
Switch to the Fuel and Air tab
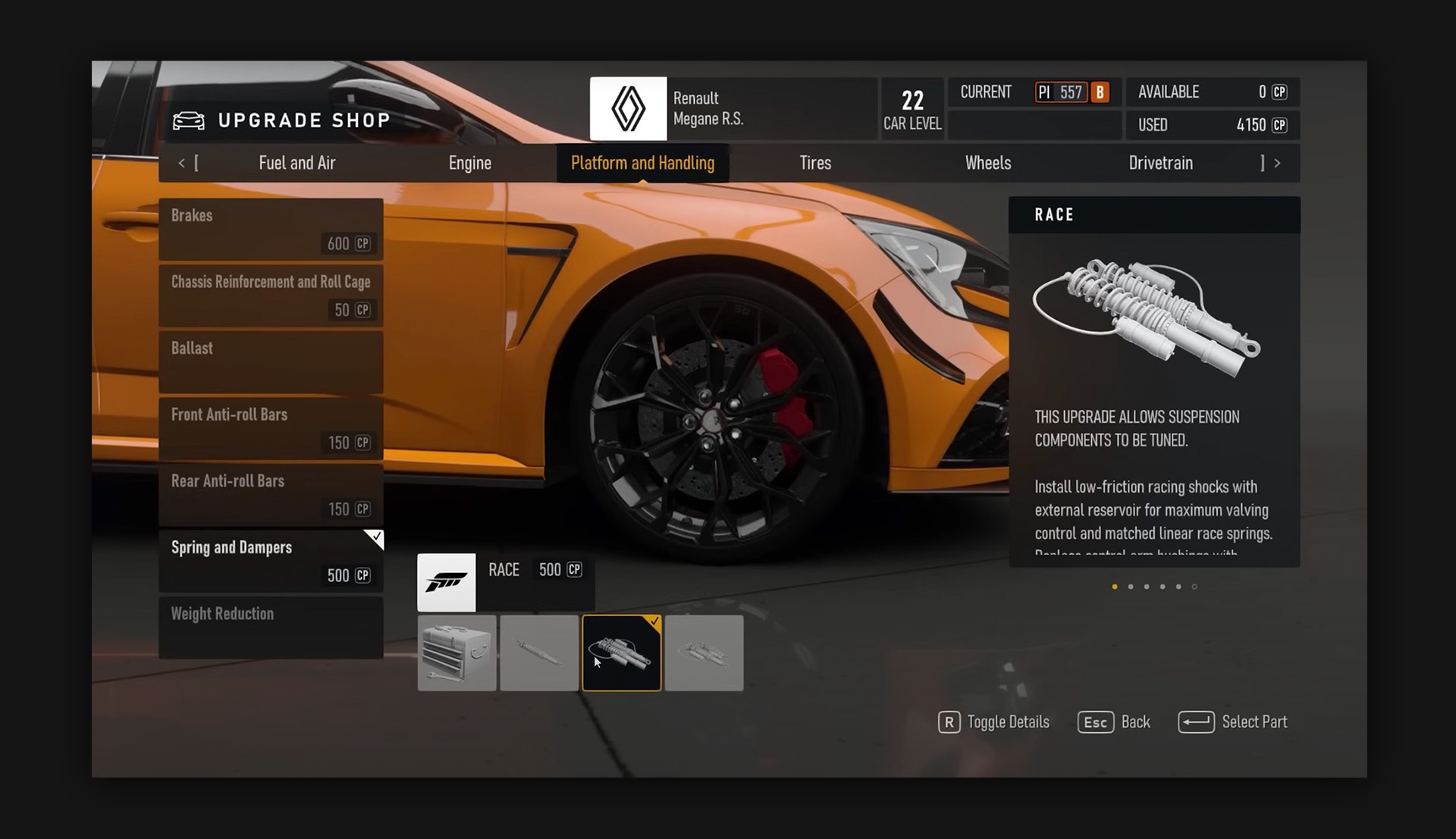click(297, 163)
